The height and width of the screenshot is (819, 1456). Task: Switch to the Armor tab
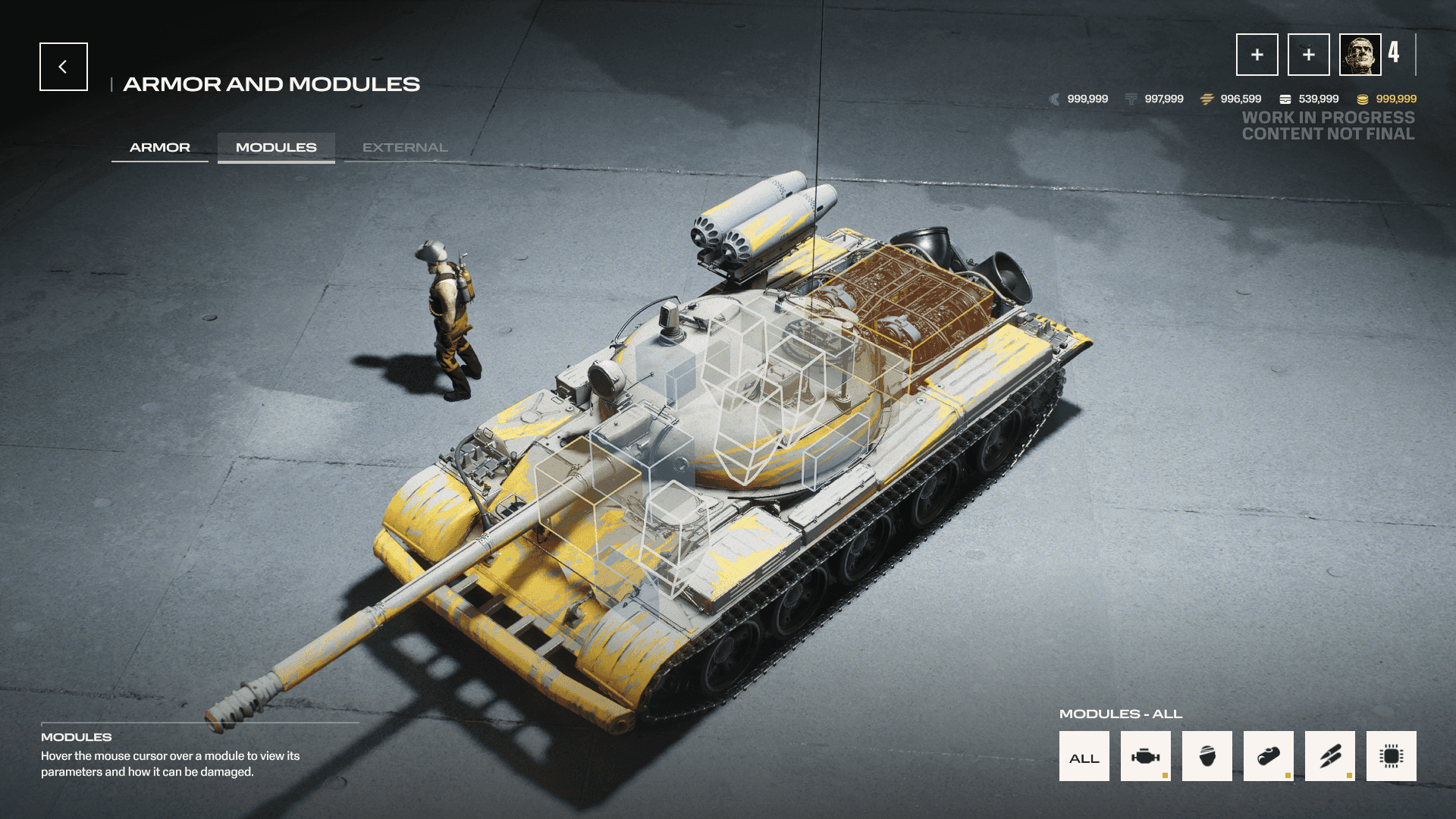(x=160, y=147)
